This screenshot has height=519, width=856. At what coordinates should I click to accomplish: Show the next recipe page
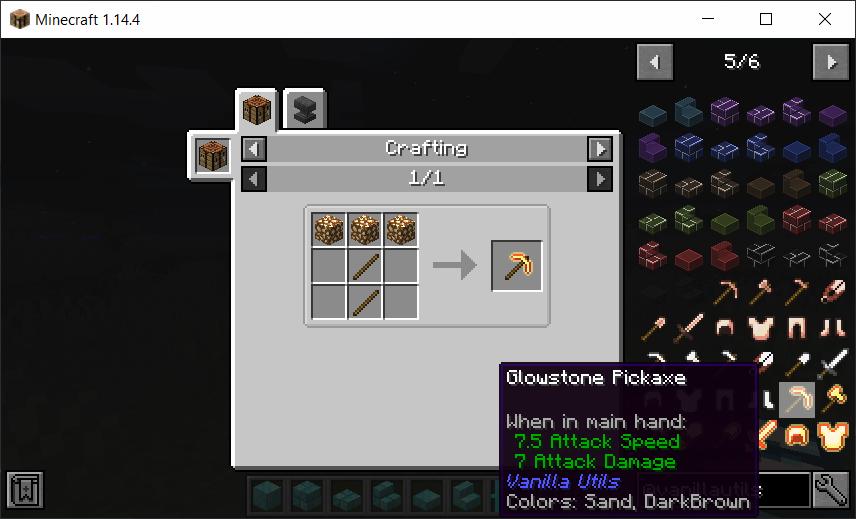point(599,179)
